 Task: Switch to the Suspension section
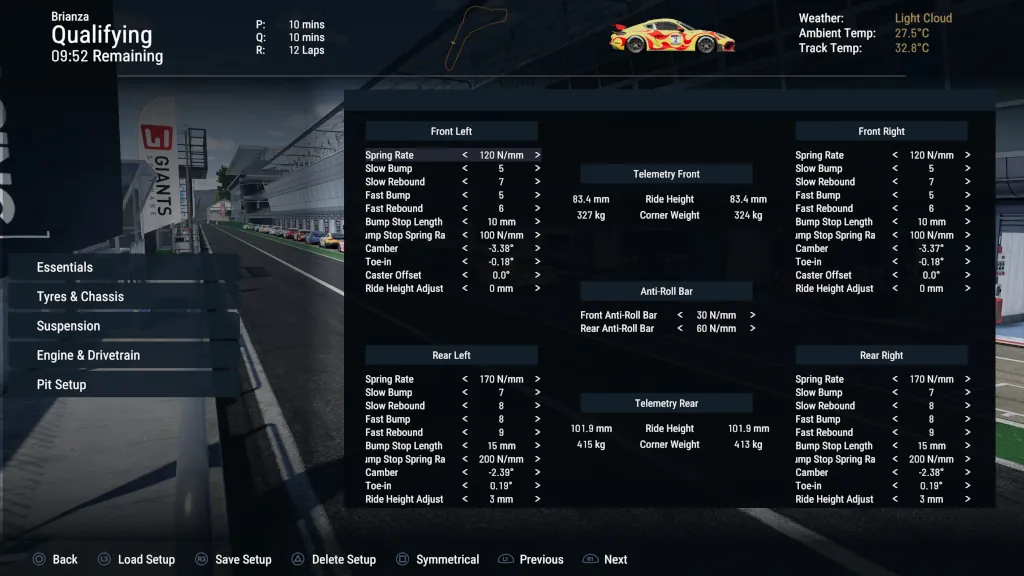click(68, 326)
